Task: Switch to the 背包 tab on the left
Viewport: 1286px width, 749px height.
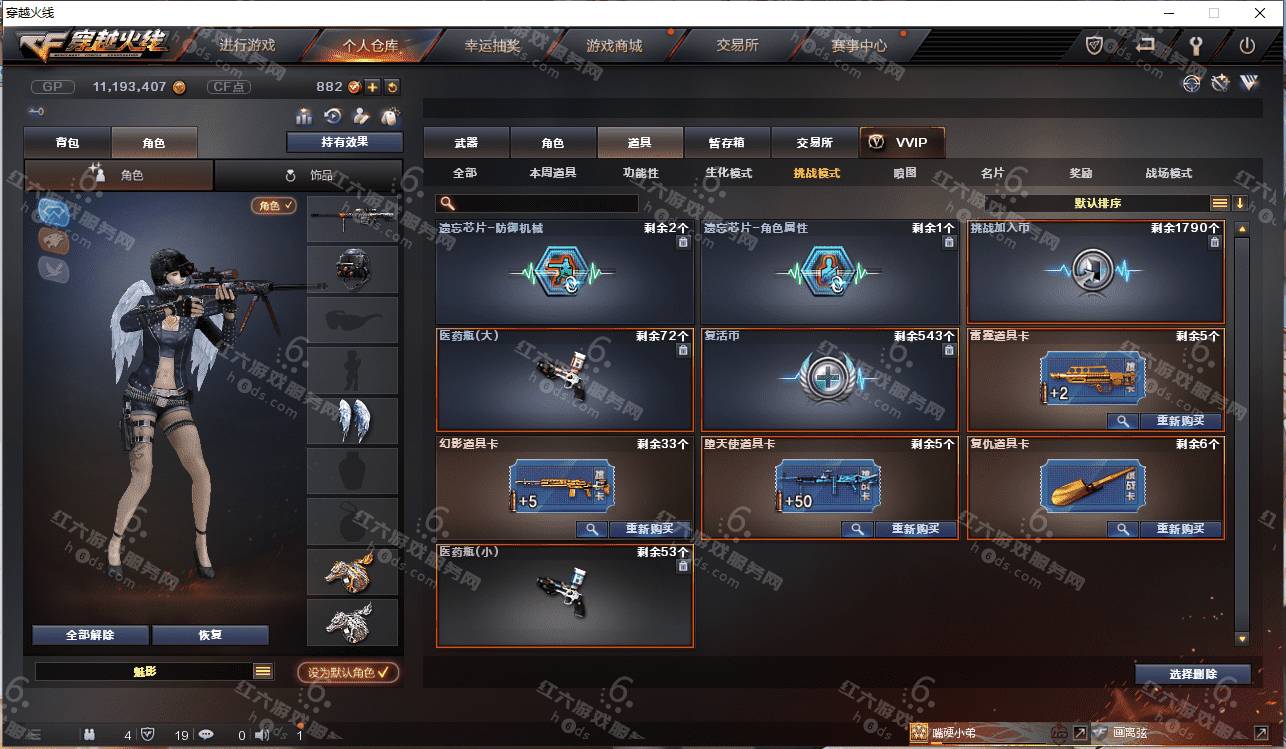Action: click(x=68, y=143)
